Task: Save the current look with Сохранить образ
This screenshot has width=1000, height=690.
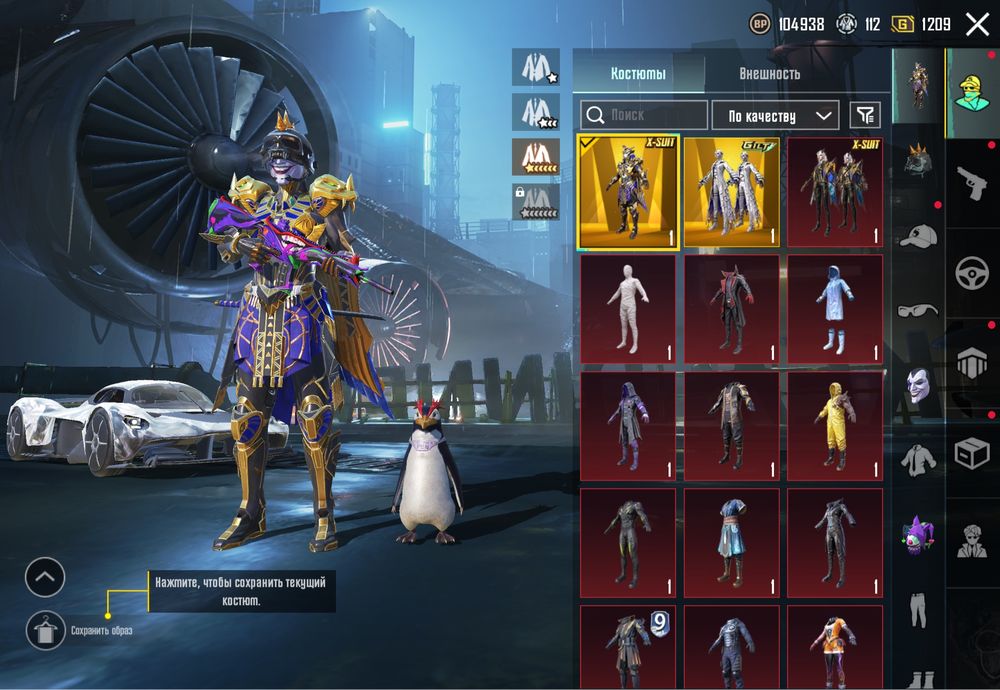Action: tap(43, 629)
